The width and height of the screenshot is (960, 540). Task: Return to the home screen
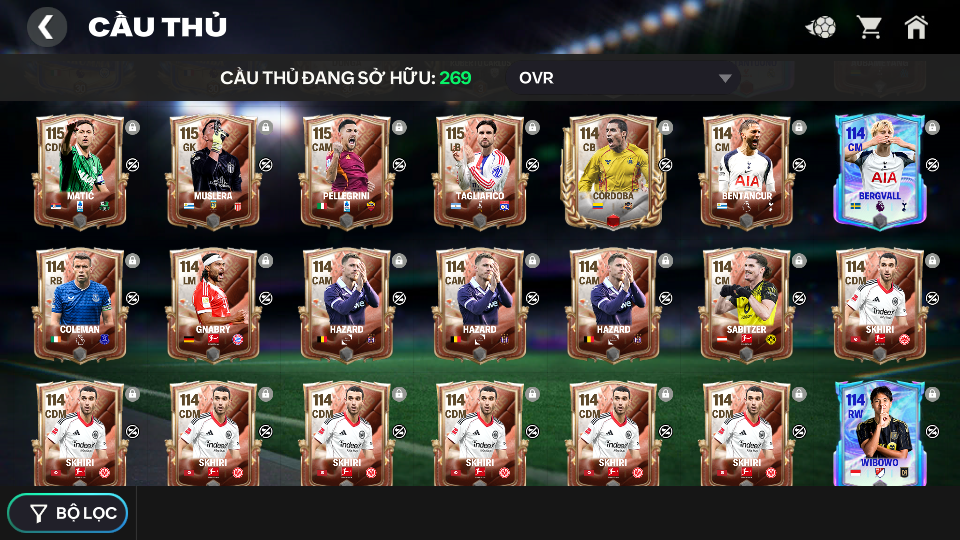pos(916,27)
